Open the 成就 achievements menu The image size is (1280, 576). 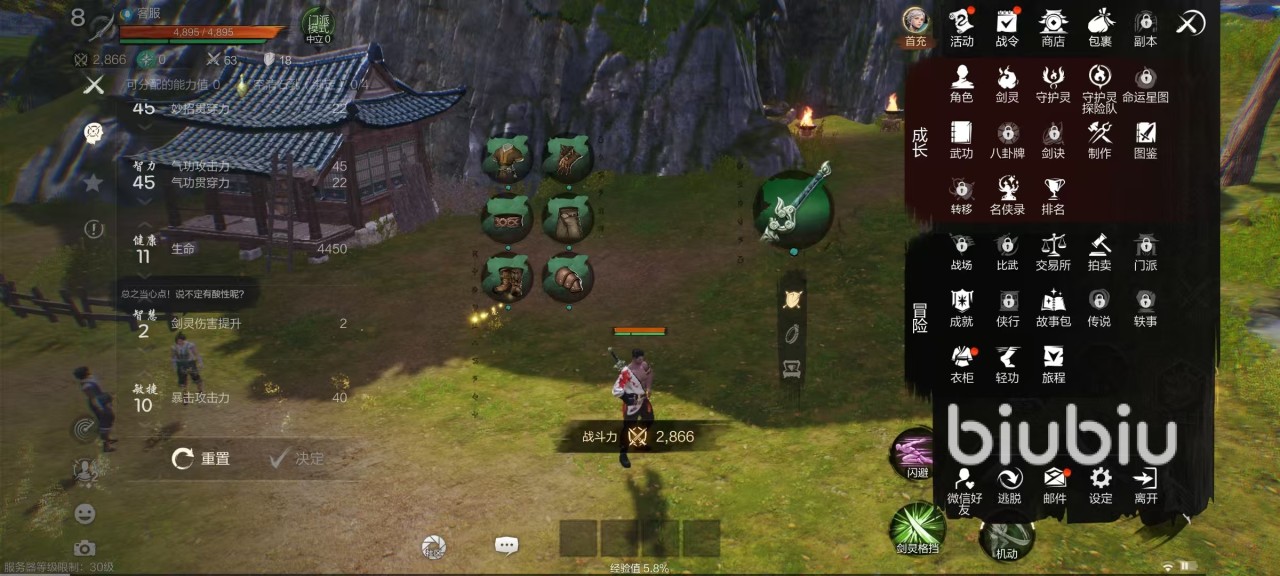[962, 306]
